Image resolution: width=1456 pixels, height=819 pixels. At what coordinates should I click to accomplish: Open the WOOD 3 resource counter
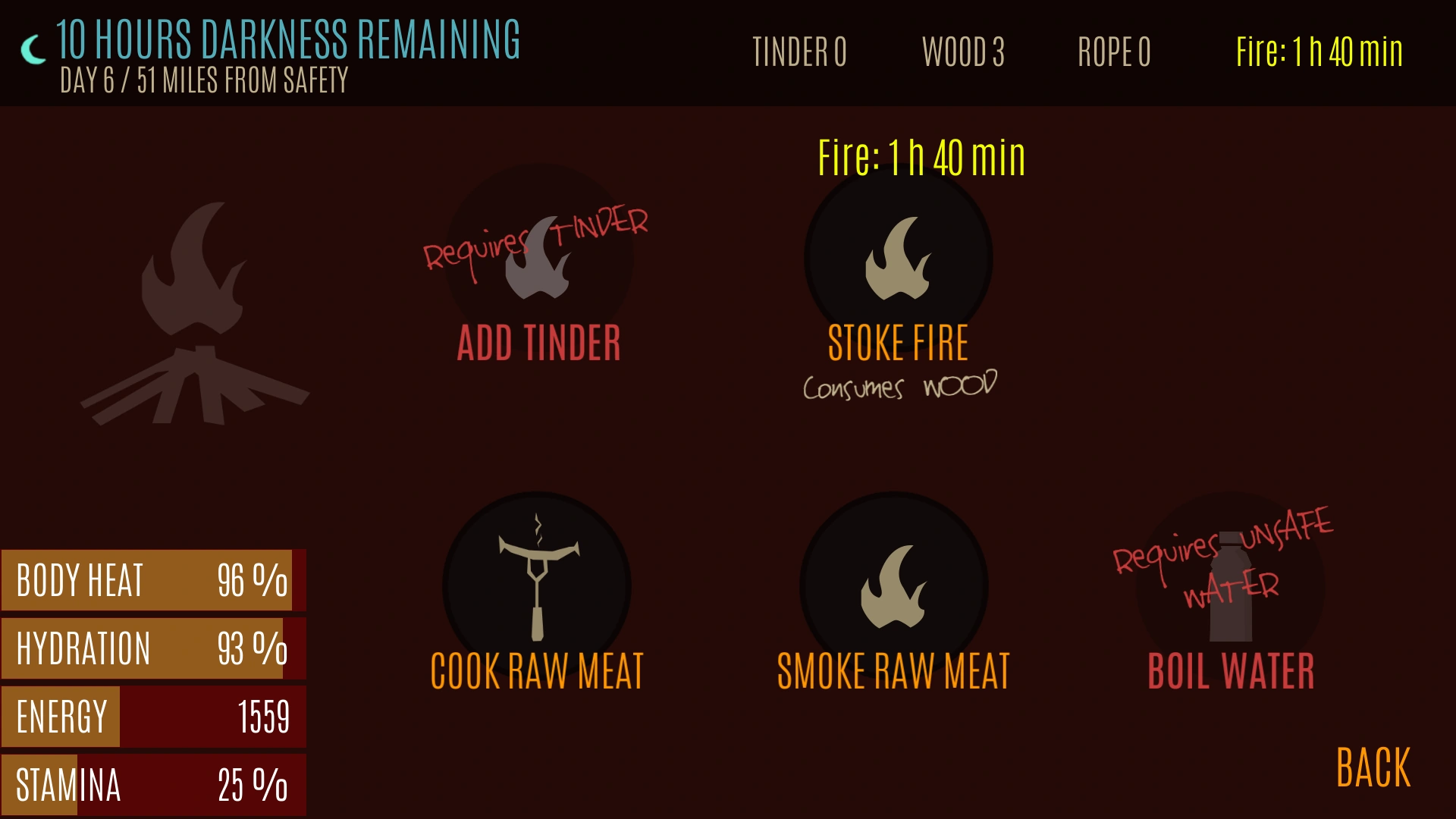(x=964, y=53)
